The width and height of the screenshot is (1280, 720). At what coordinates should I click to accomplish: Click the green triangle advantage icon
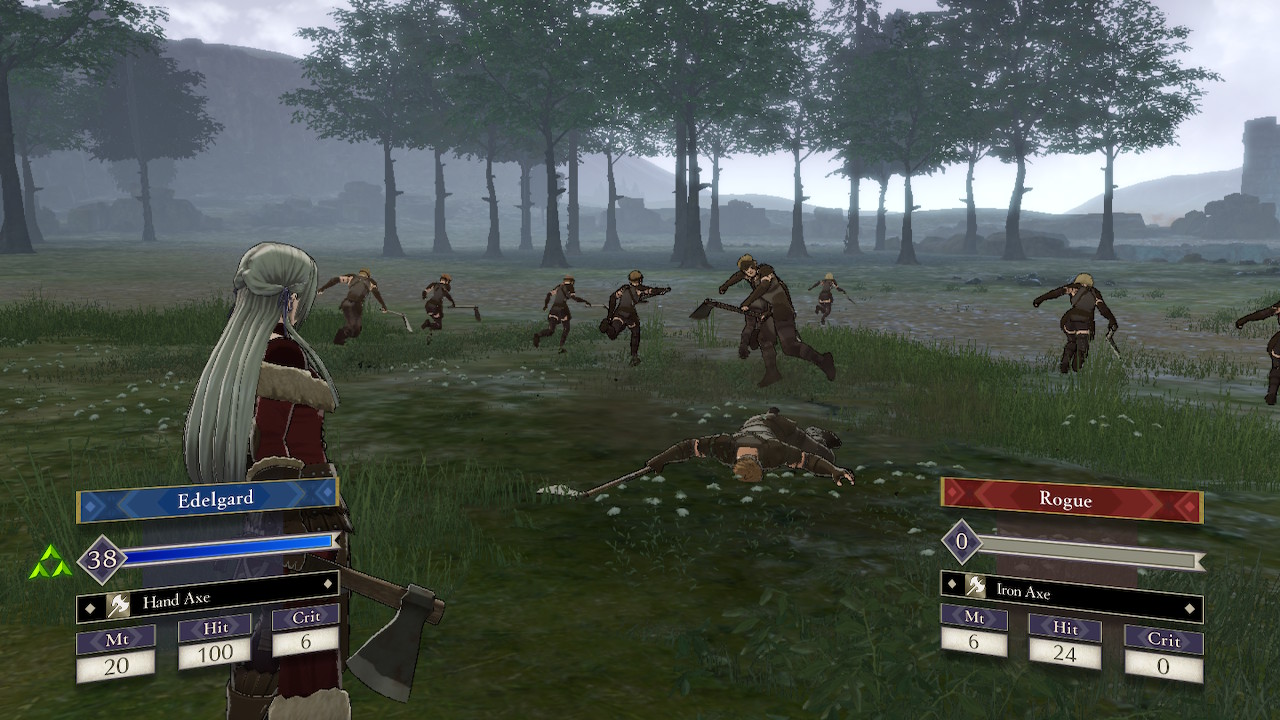pos(50,566)
